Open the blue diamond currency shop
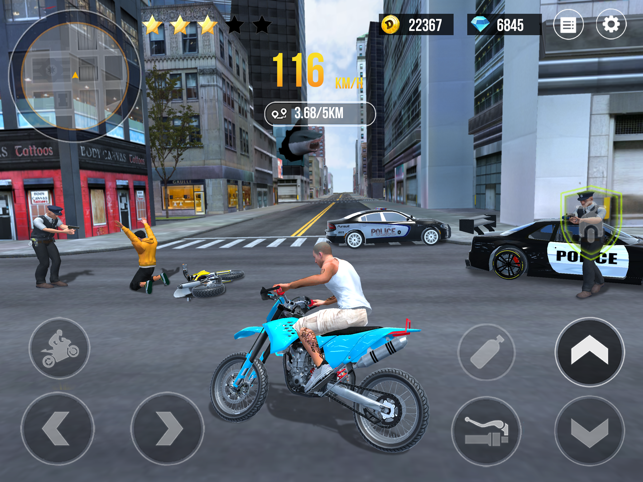Viewport: 643px width, 482px height. pyautogui.click(x=505, y=25)
